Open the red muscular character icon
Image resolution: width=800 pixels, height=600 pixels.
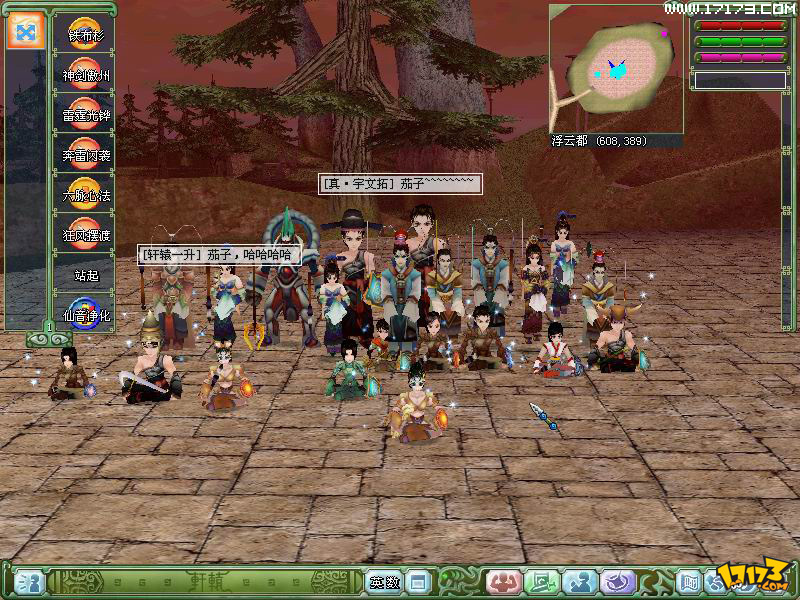[x=503, y=582]
